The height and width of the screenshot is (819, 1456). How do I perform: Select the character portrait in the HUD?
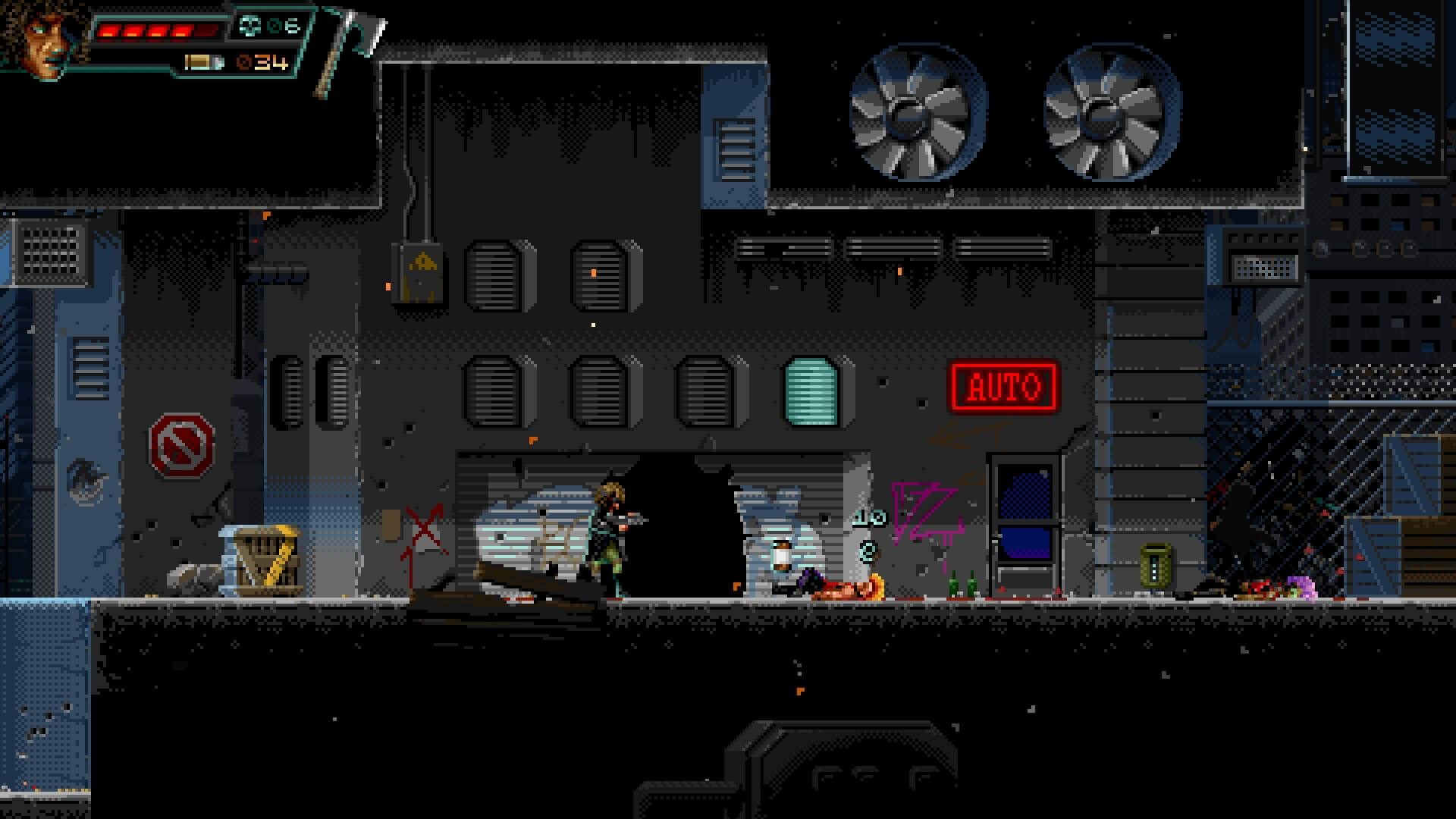click(47, 36)
